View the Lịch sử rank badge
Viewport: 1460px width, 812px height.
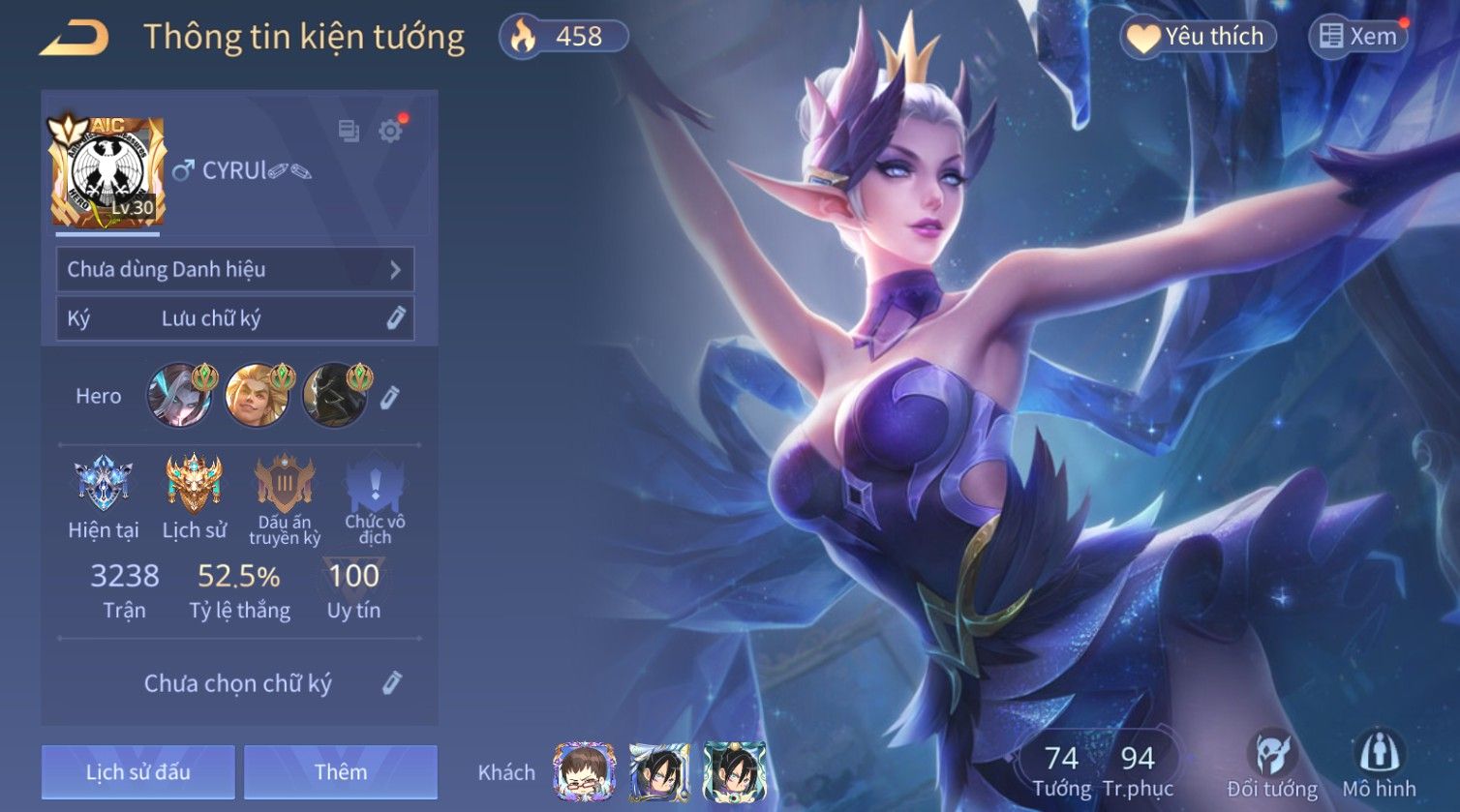194,484
